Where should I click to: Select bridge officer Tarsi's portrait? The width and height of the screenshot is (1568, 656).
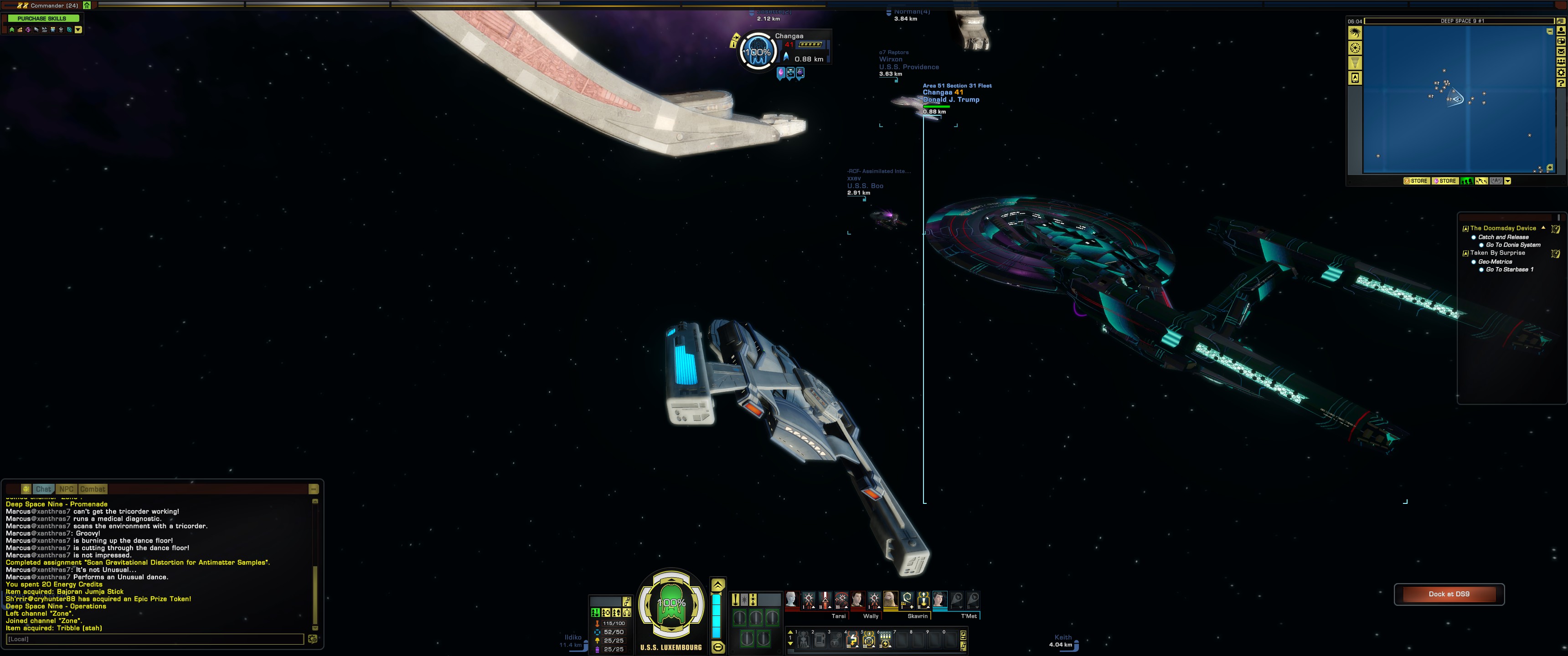(791, 600)
